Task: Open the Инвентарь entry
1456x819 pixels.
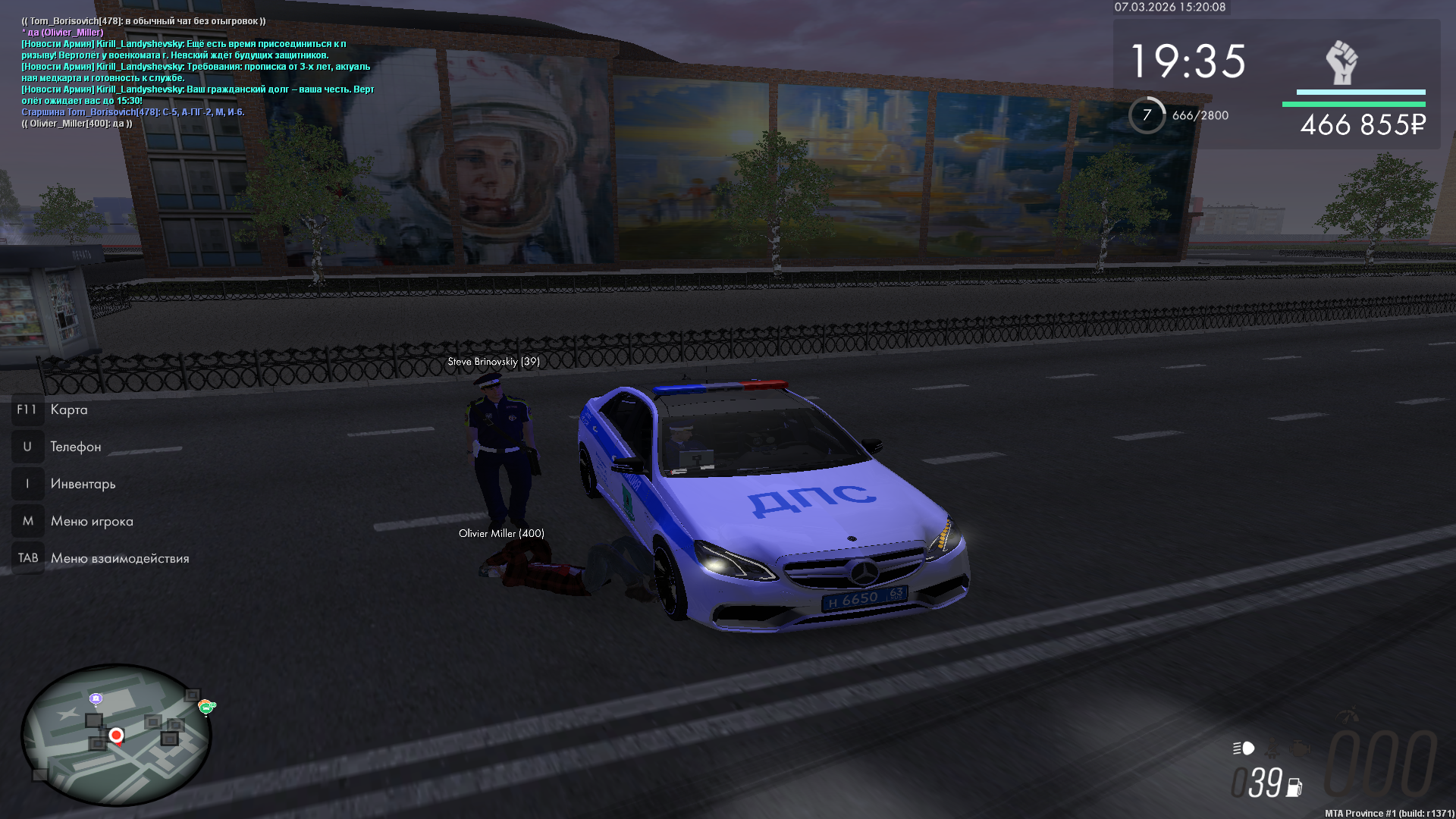Action: tap(83, 485)
